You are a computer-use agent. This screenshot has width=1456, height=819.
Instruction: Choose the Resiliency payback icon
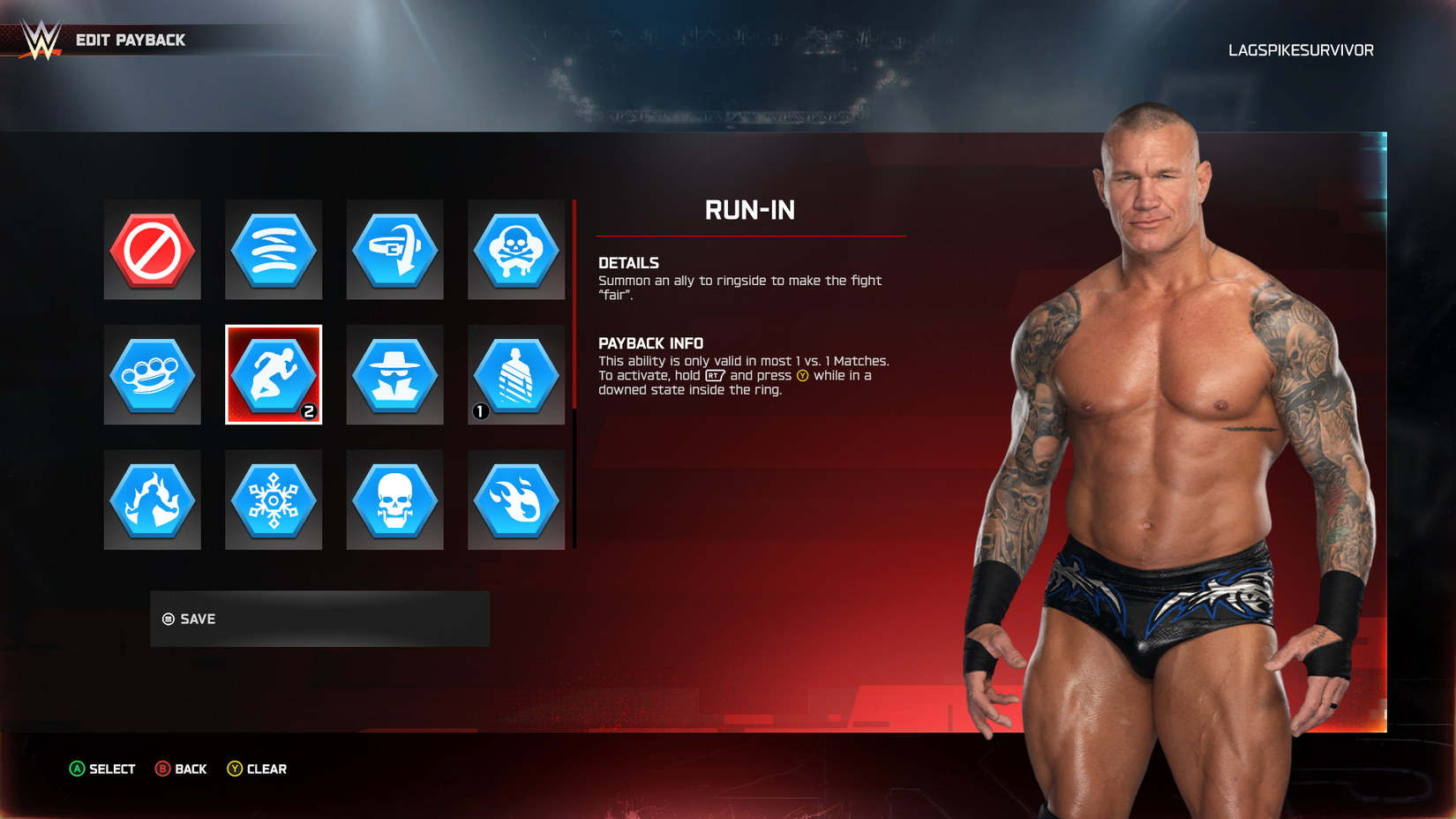pos(274,250)
